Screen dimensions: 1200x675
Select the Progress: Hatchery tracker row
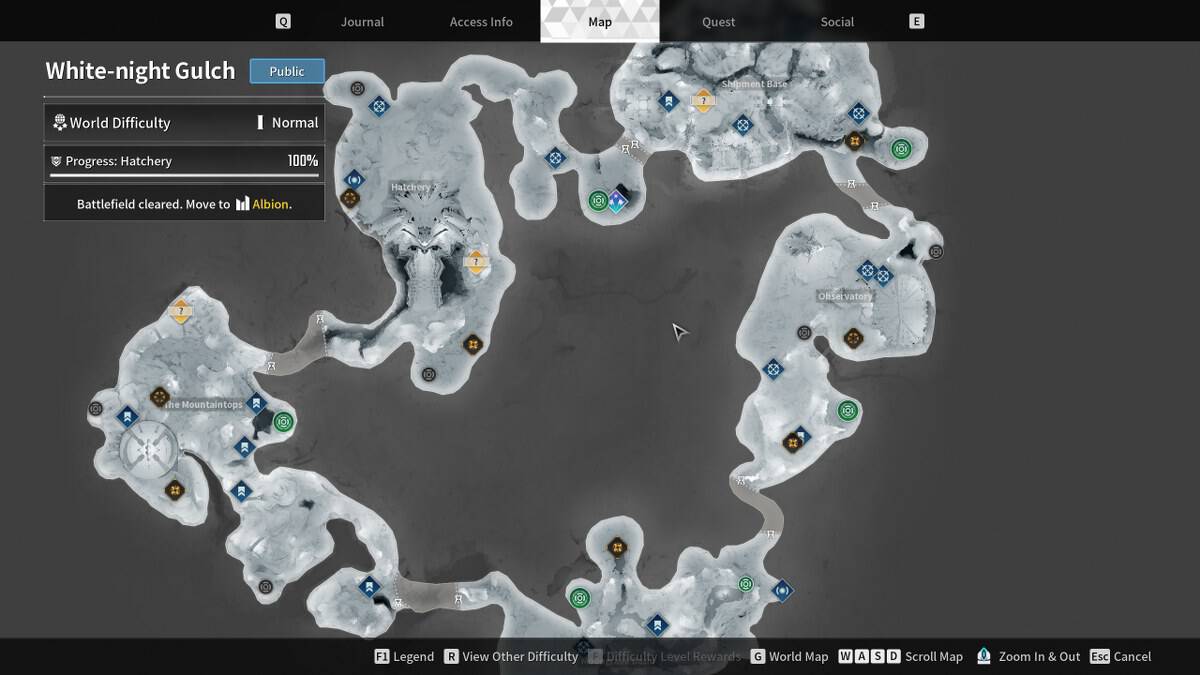pos(184,161)
